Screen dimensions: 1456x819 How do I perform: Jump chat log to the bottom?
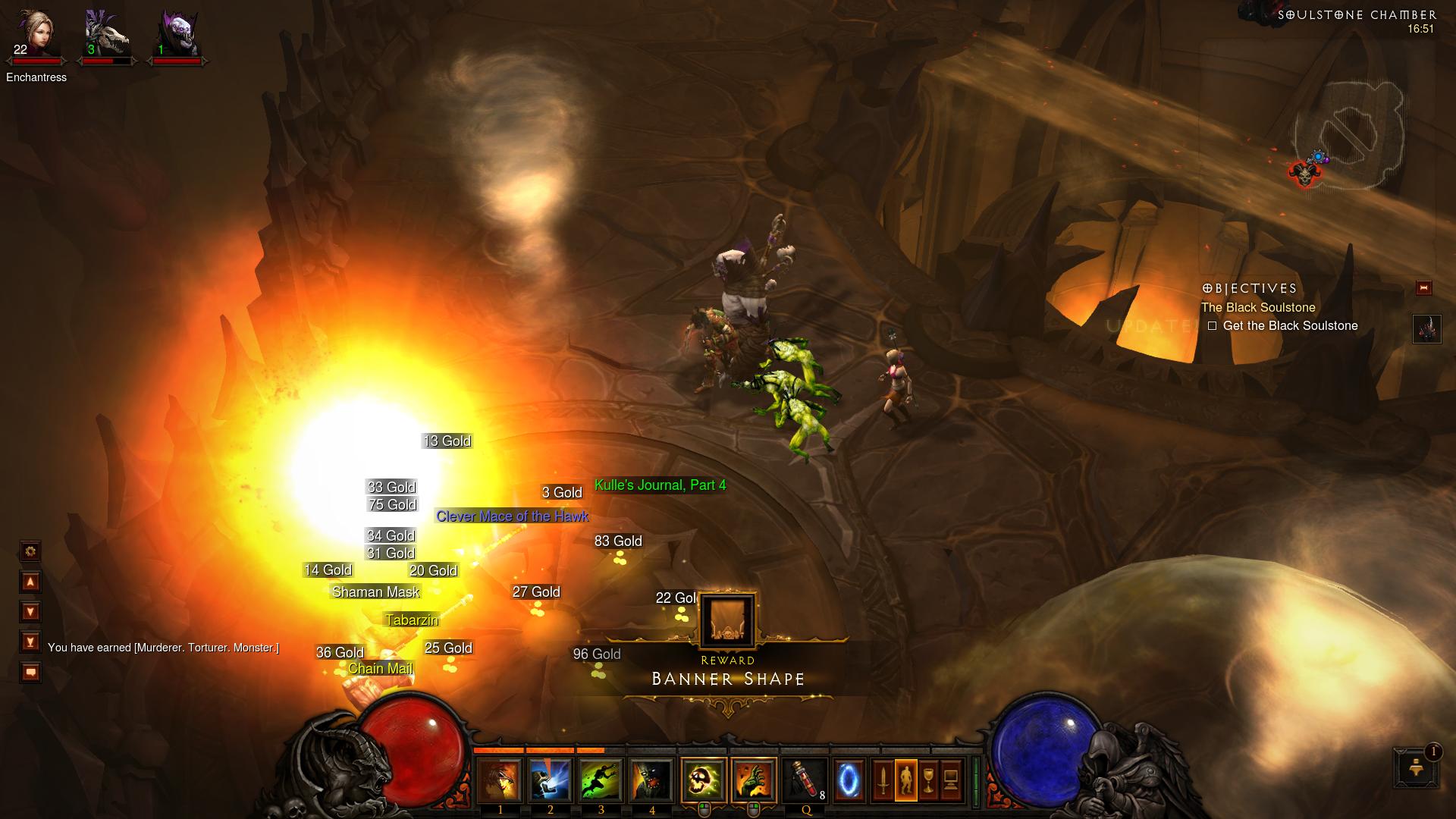tap(30, 642)
